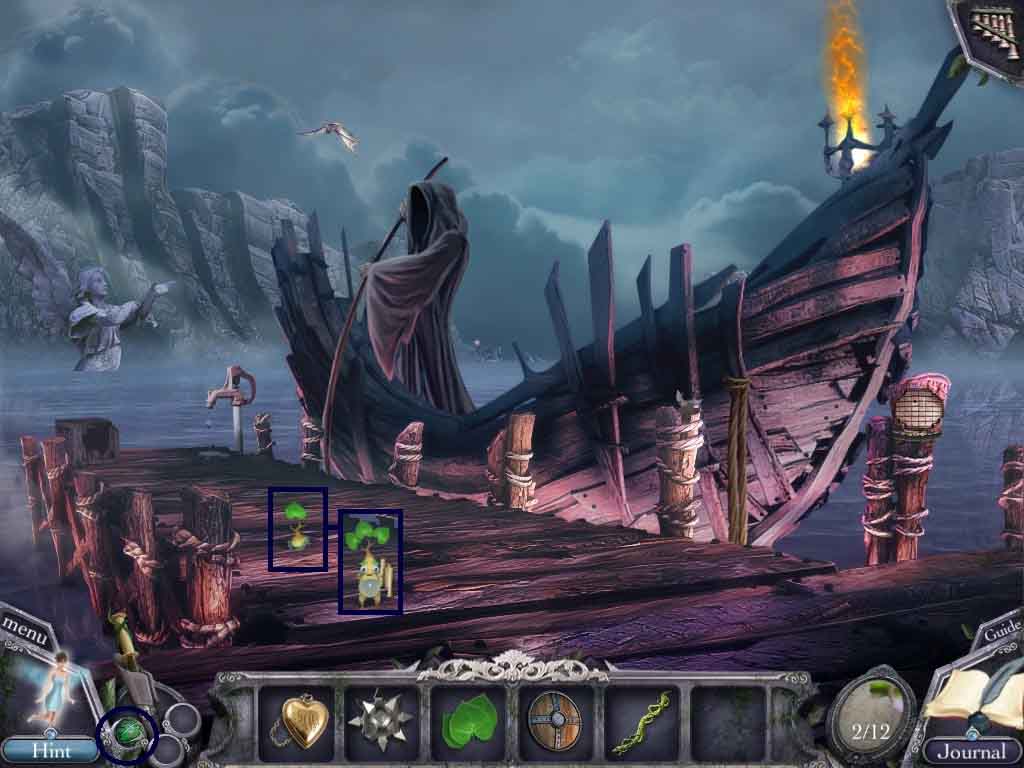
Task: Open the strategy Guide tab
Action: click(1001, 632)
